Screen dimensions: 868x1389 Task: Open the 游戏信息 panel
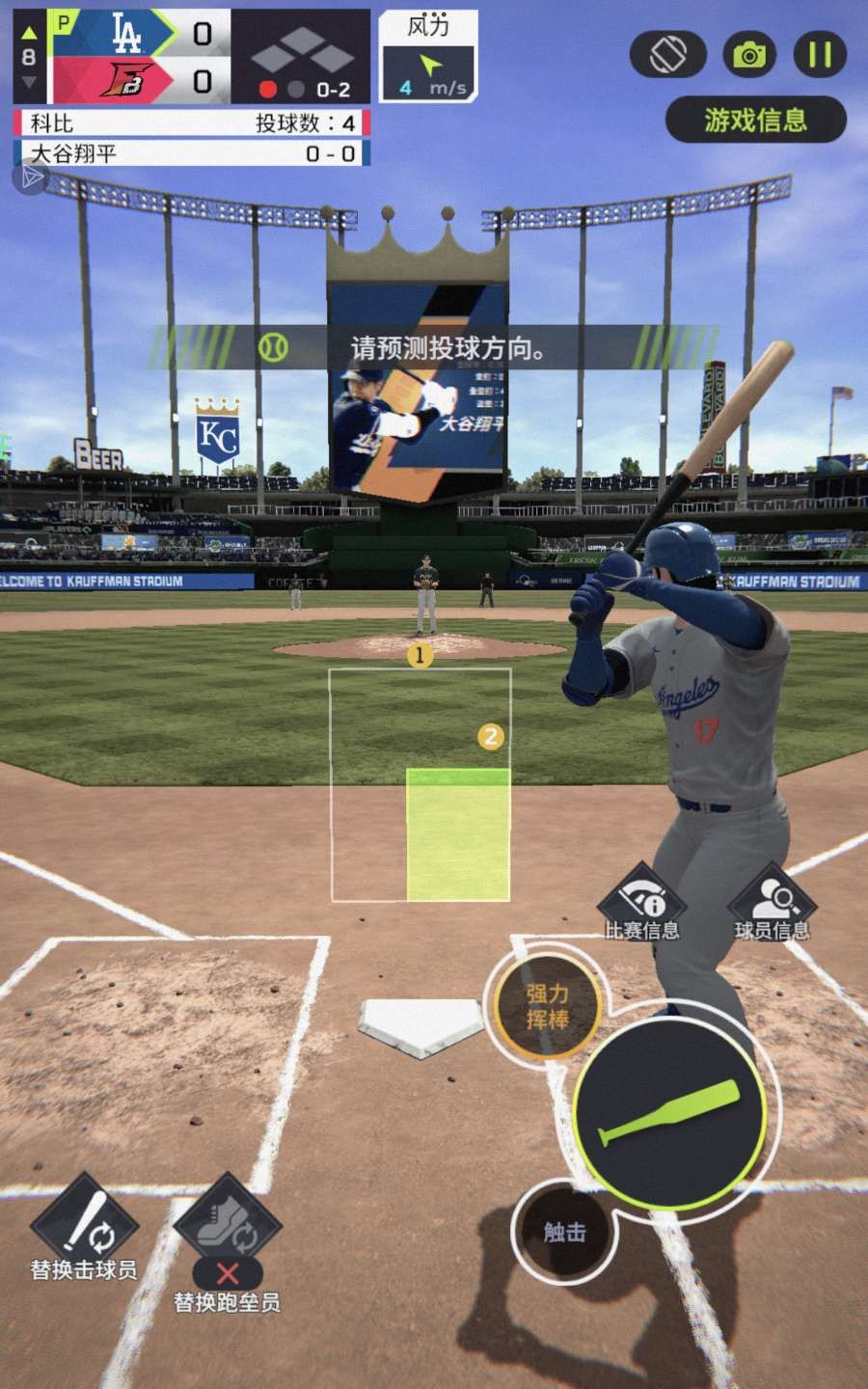(755, 121)
